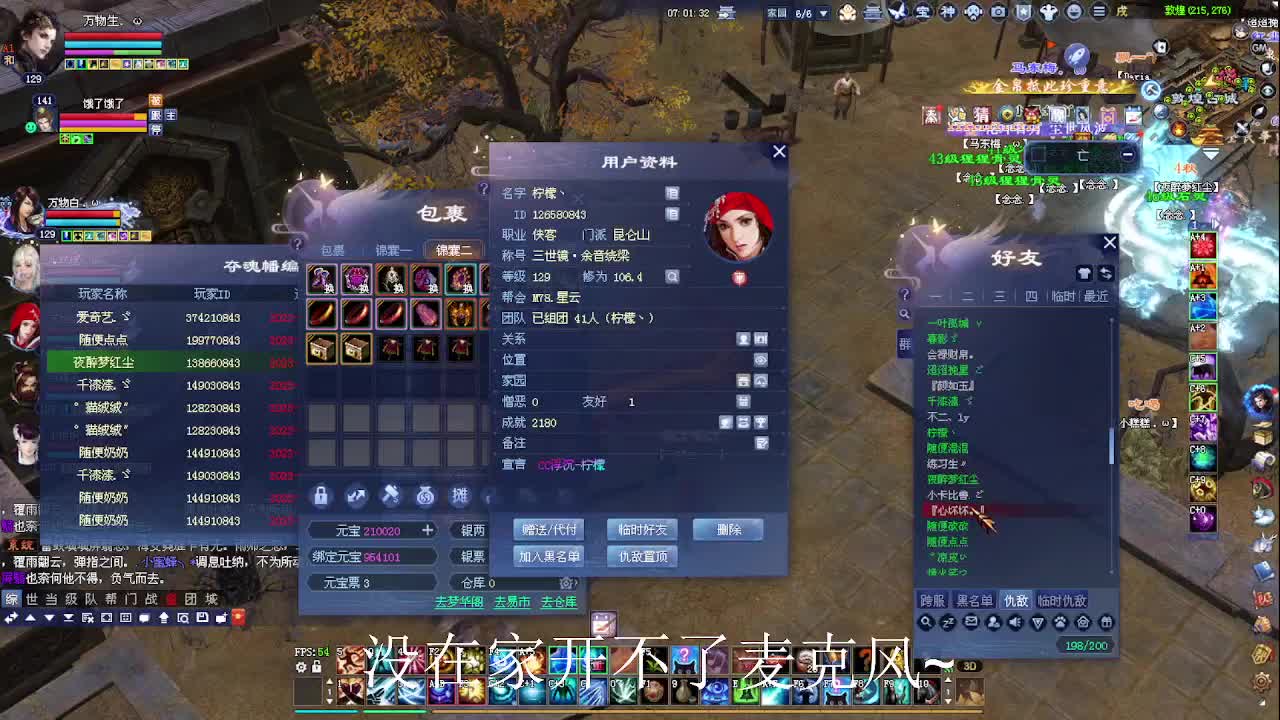This screenshot has width=1280, height=720.
Task: Open the 锦霞一 tab in the bag window
Action: point(394,250)
